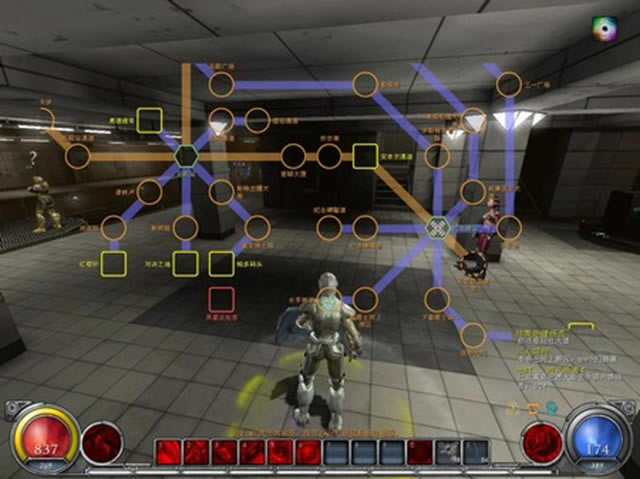Viewport: 640px width, 479px height.
Task: Activate the red skill orb beside the blue power globe
Action: pos(543,441)
